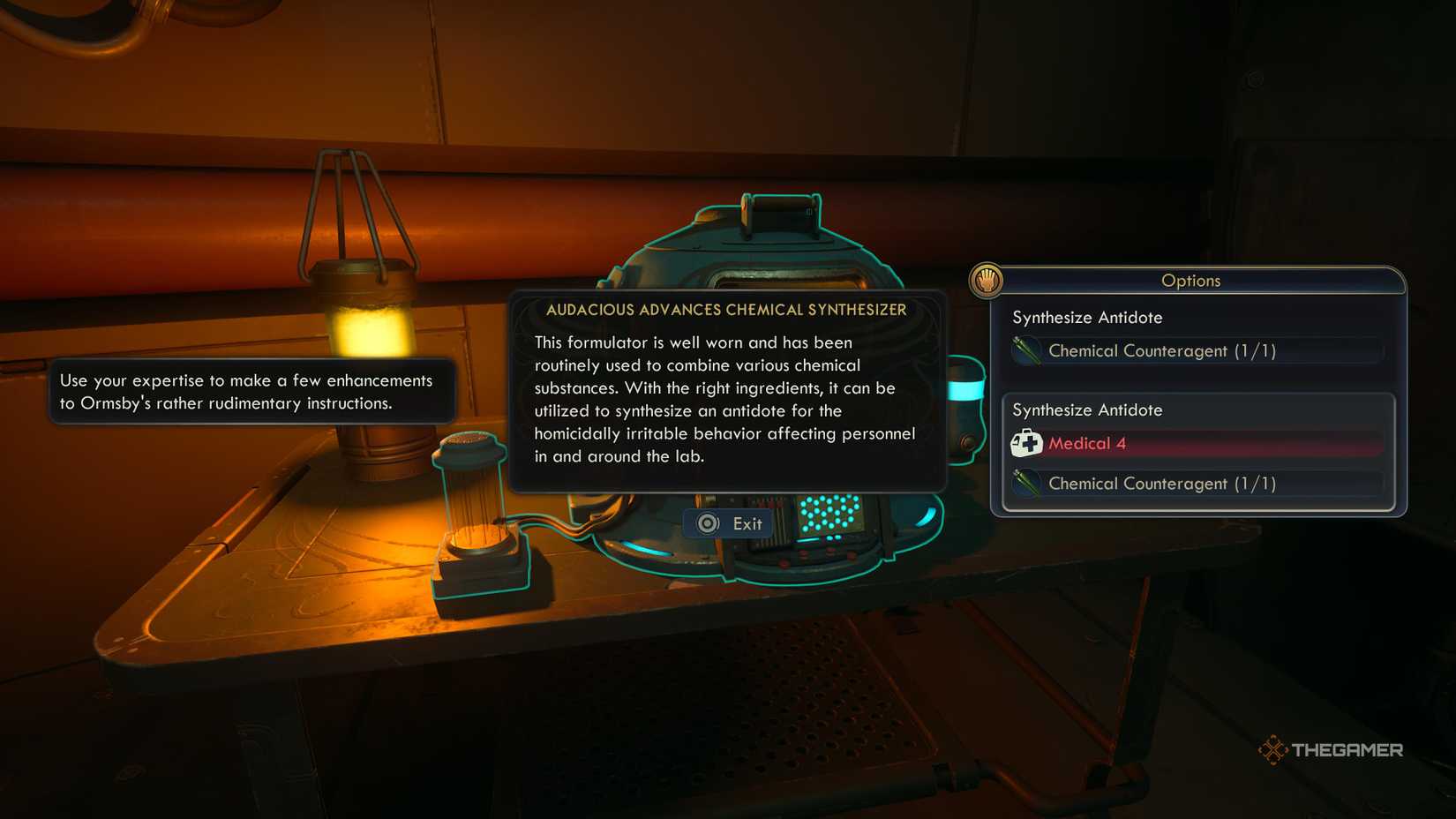Click the Audacious Advances Chemical Synthesizer header

coord(726,310)
